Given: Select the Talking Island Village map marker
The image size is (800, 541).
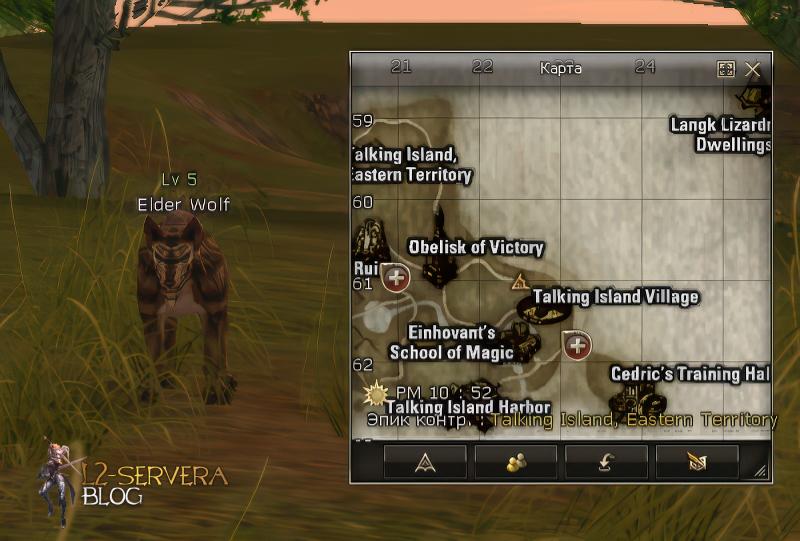Looking at the screenshot, I should 615,297.
